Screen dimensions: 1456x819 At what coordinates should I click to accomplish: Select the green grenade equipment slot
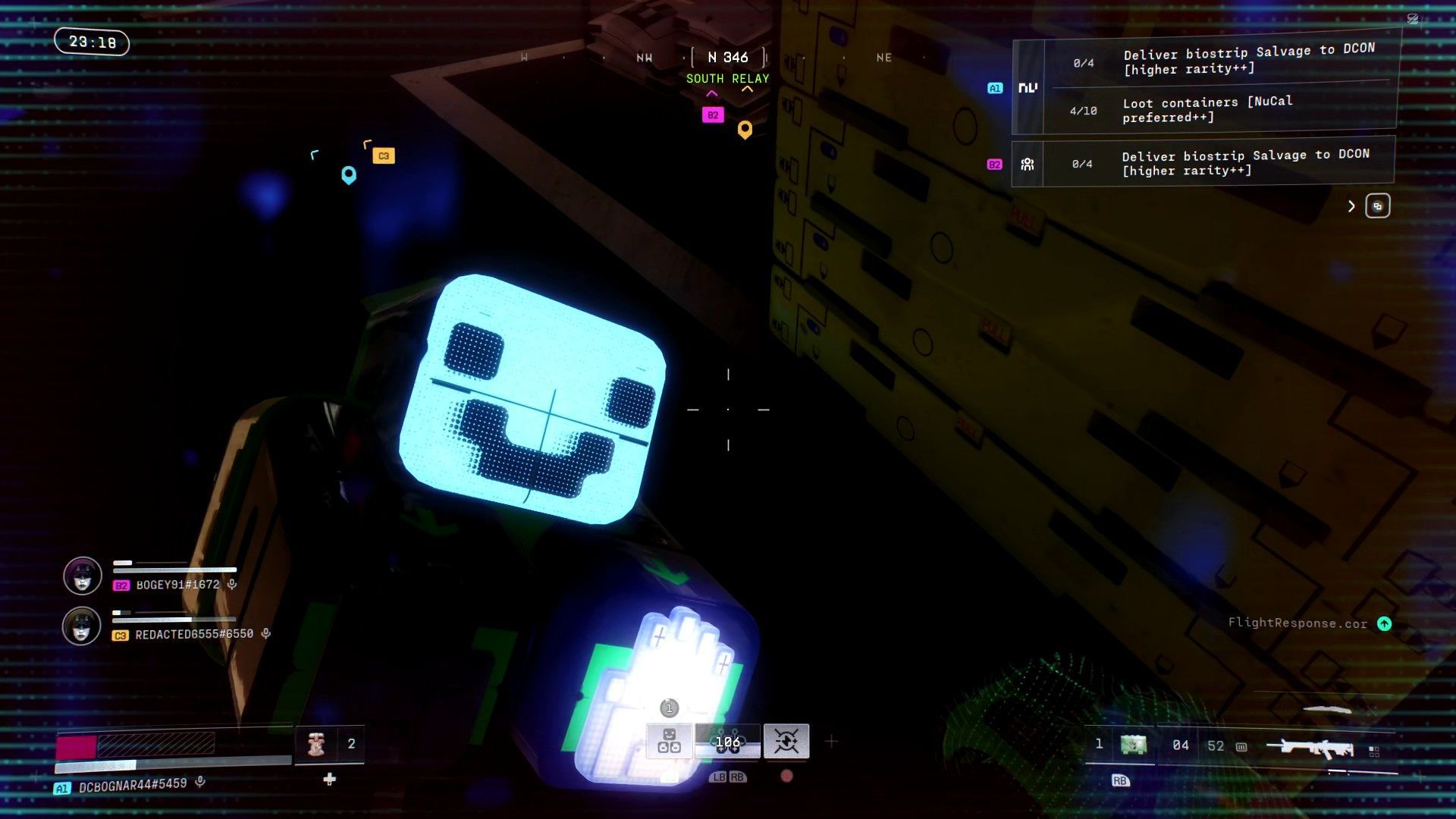(x=1133, y=745)
